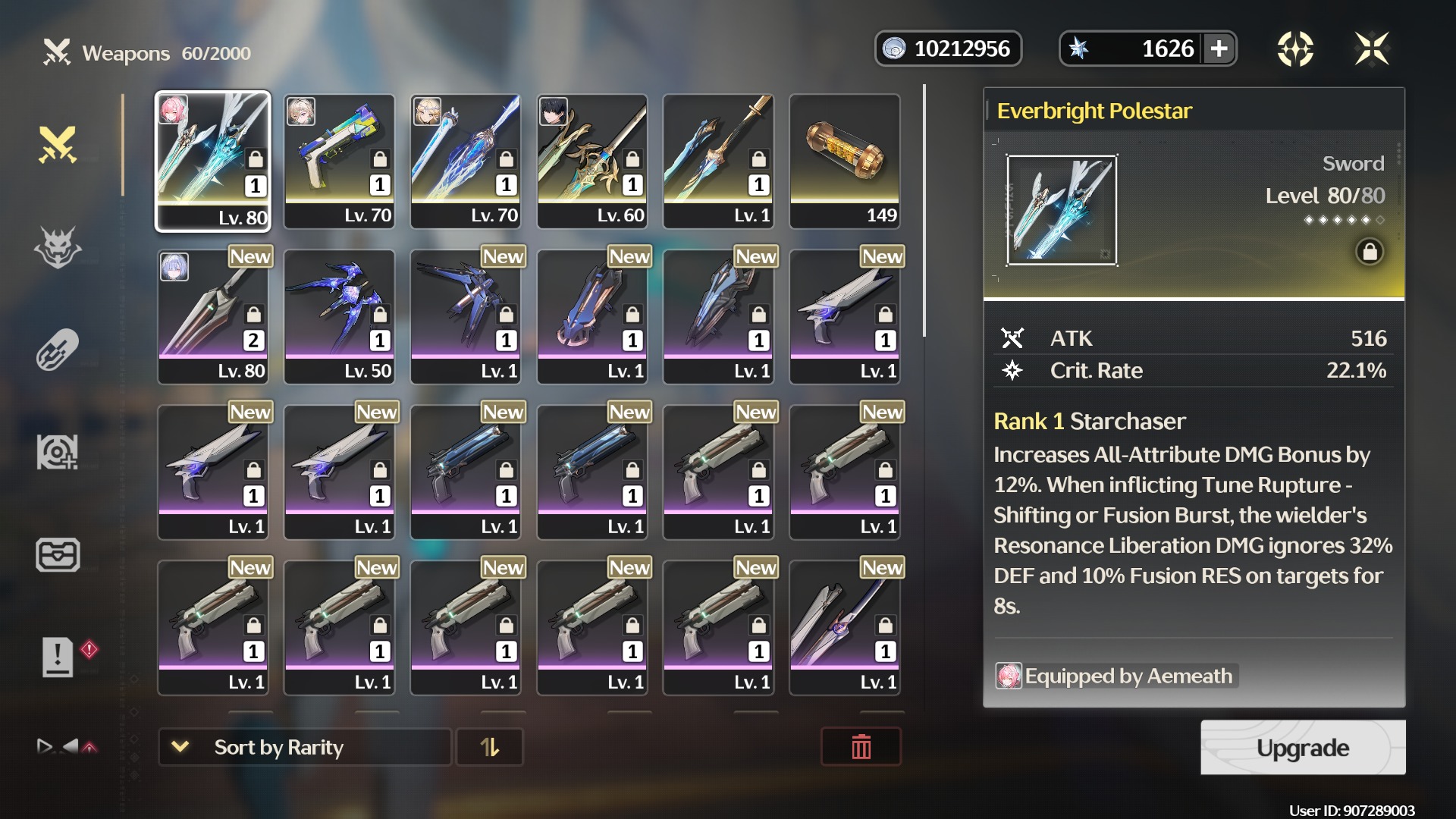Add more Astrite with the plus button
The height and width of the screenshot is (819, 1456).
[x=1219, y=49]
